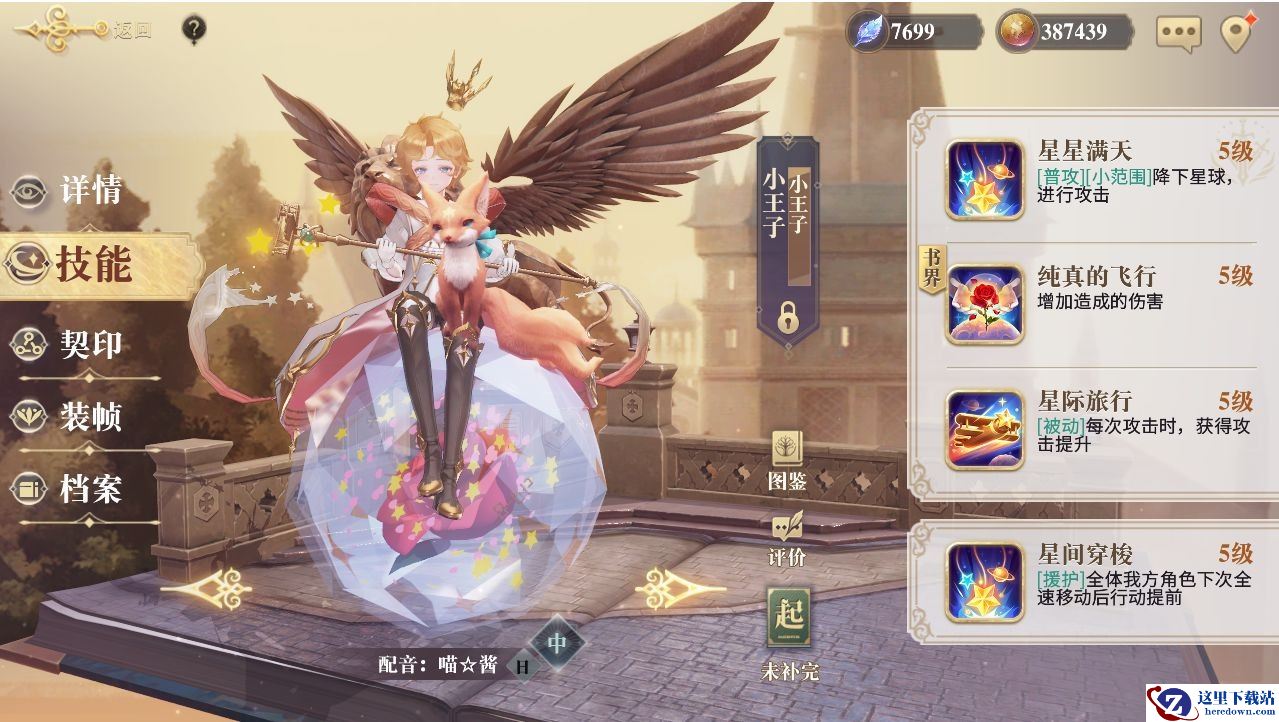Image resolution: width=1279 pixels, height=722 pixels.
Task: Select the 纯真的飞行 rose skill icon
Action: coord(985,305)
